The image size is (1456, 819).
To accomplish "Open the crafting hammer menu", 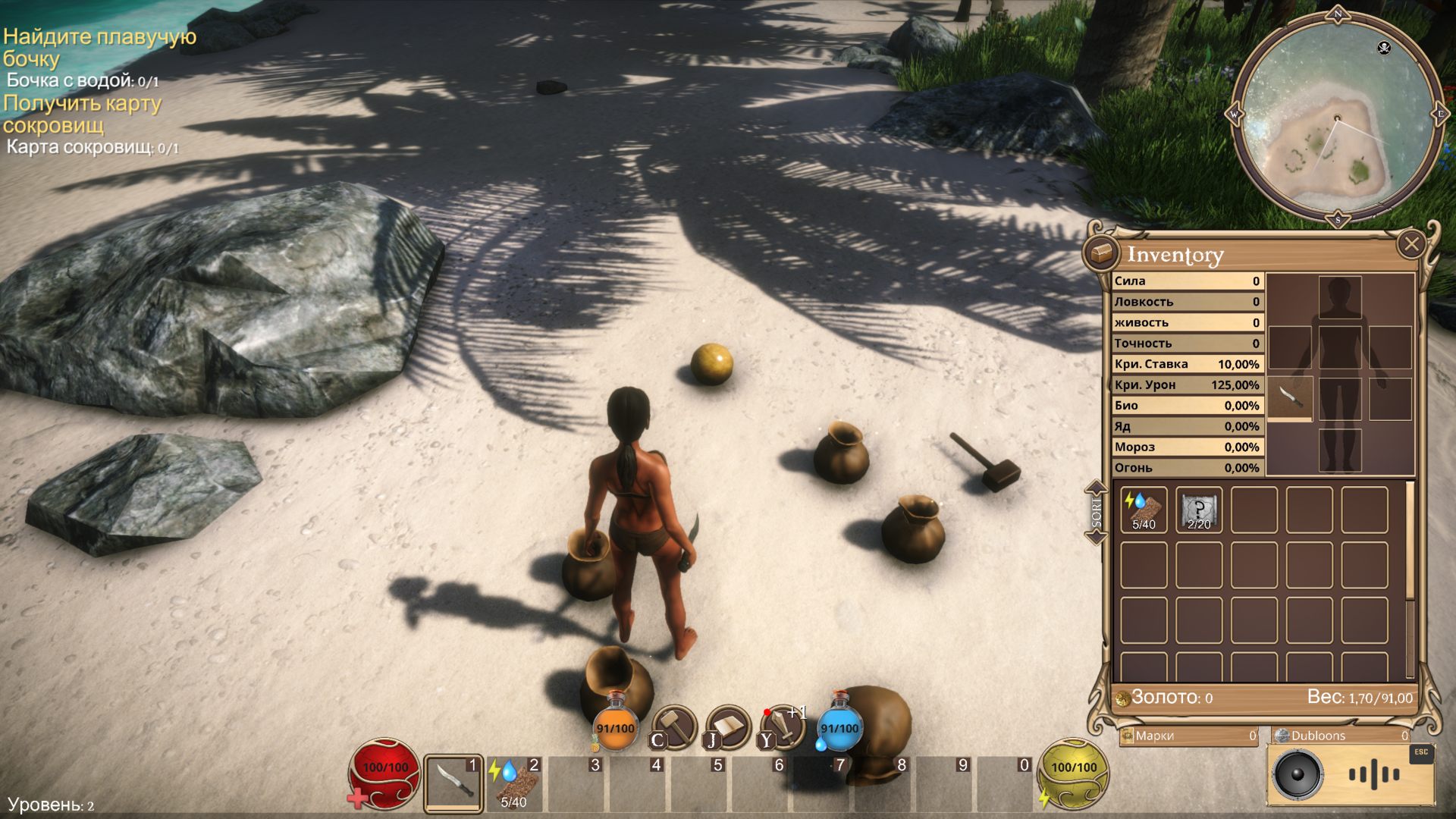I will coord(673,726).
